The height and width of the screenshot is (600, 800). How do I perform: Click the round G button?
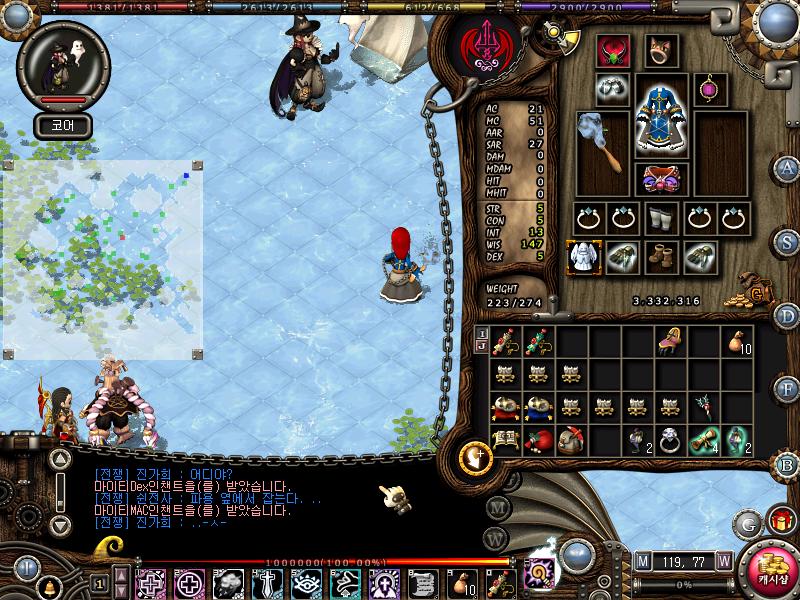[x=747, y=522]
